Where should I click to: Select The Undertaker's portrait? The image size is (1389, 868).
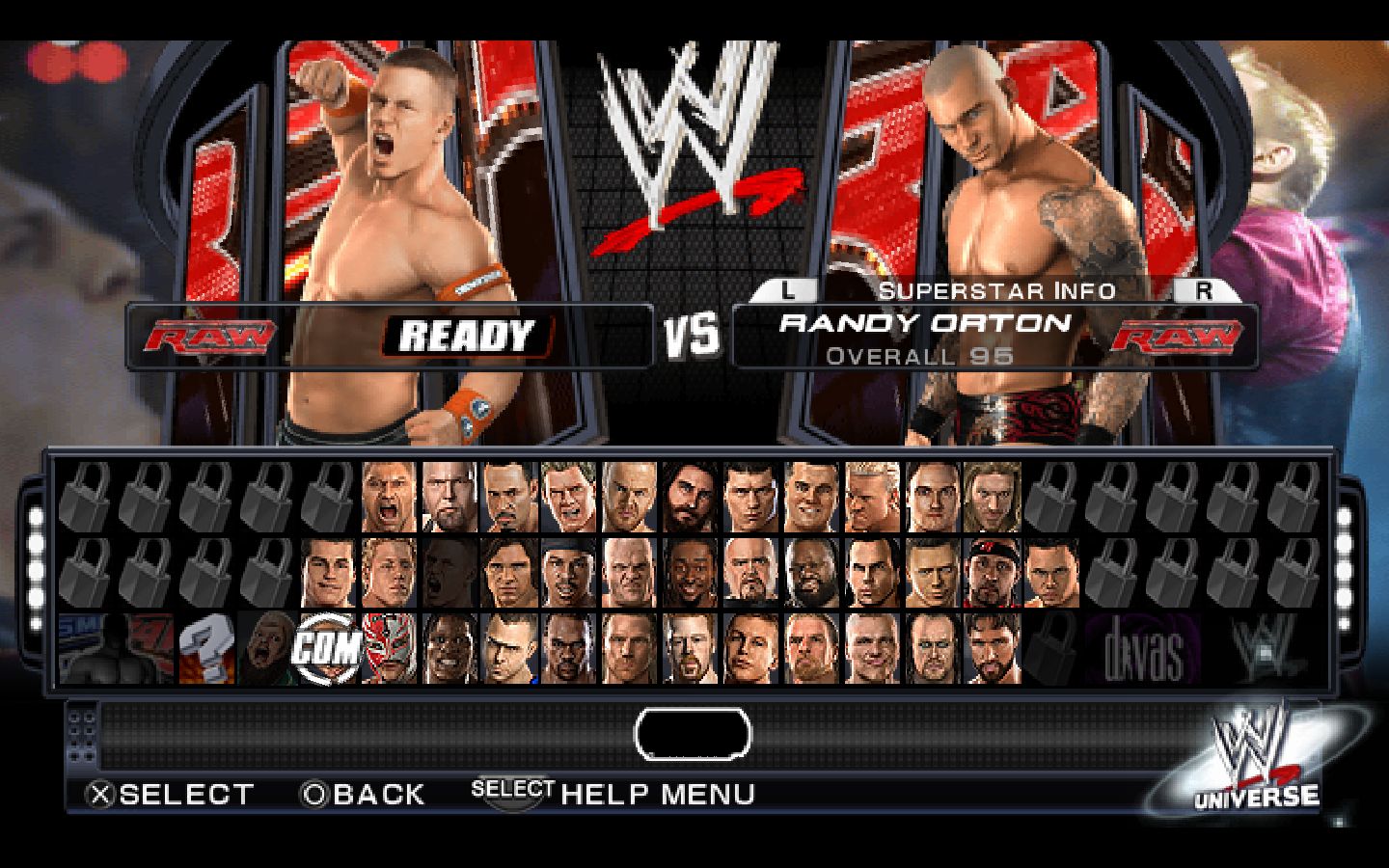932,648
